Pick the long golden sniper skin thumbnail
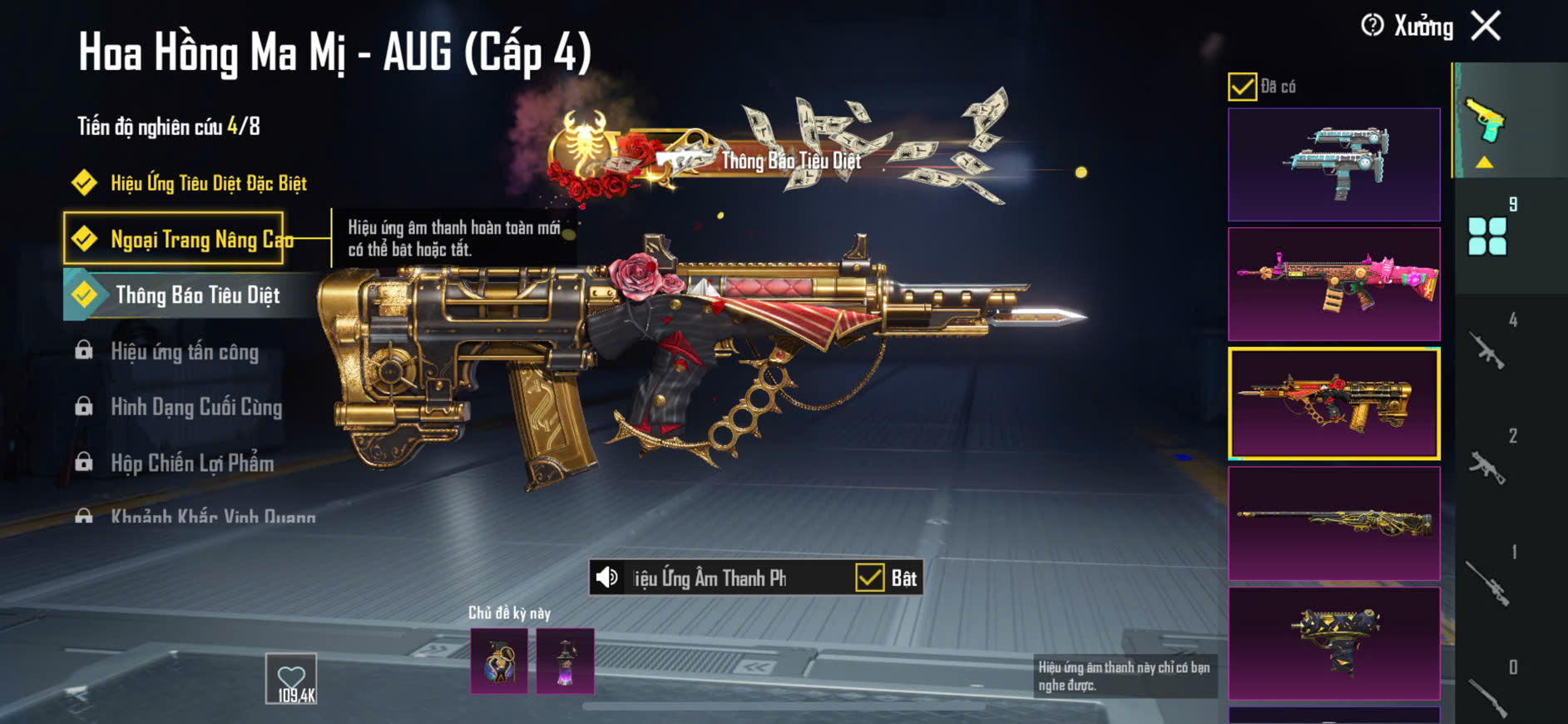This screenshot has height=724, width=1568. [1333, 523]
